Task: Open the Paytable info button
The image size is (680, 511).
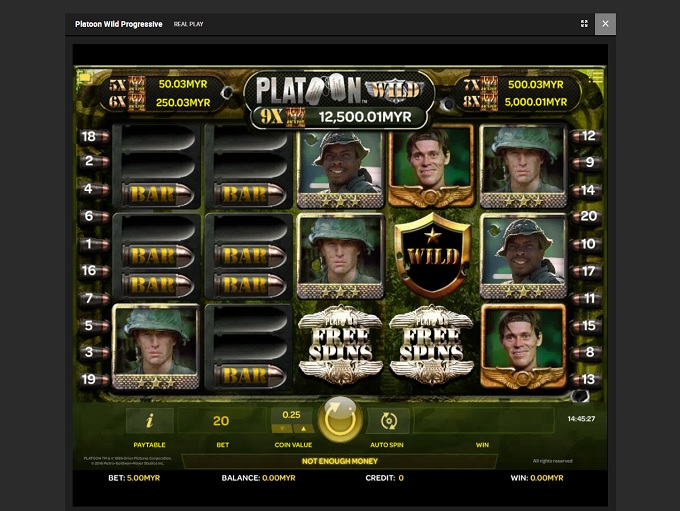Action: pyautogui.click(x=149, y=421)
